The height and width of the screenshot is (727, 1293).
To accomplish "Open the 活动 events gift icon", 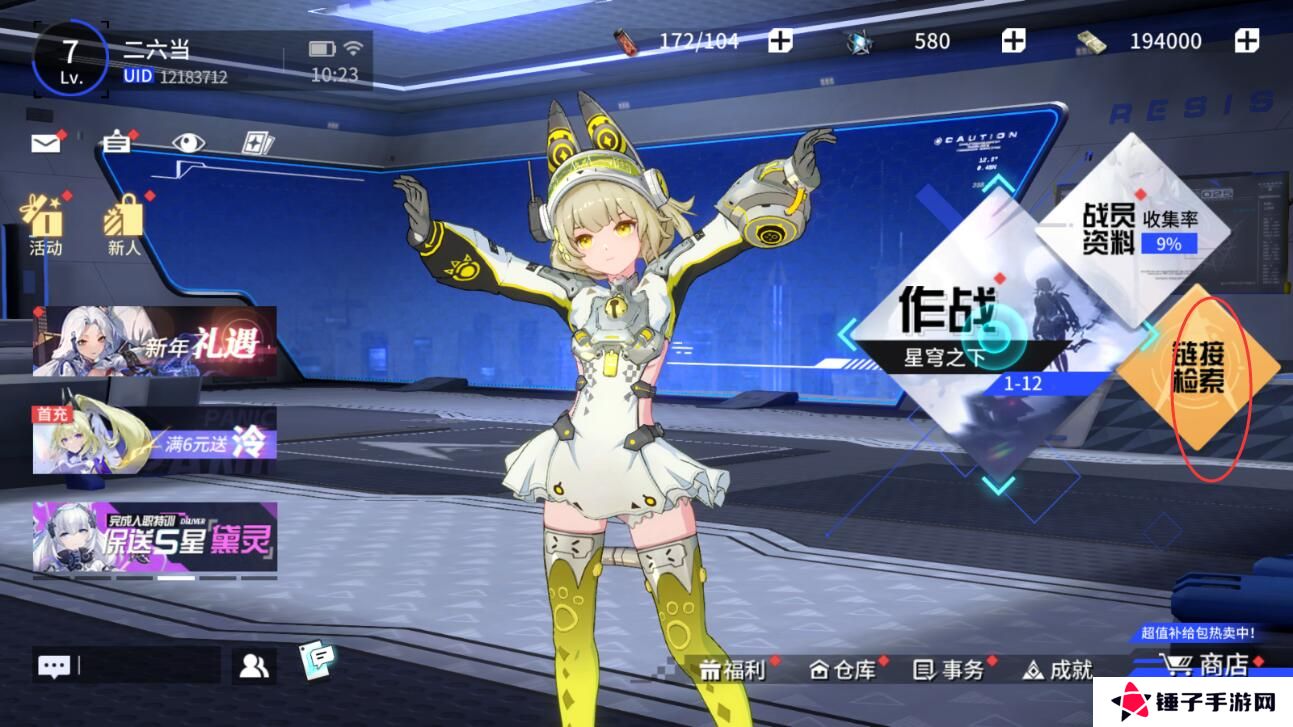I will coord(45,225).
